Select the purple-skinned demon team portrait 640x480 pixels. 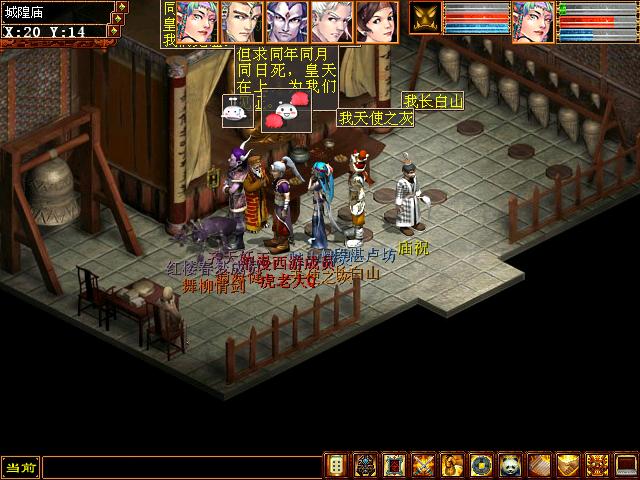coord(287,20)
